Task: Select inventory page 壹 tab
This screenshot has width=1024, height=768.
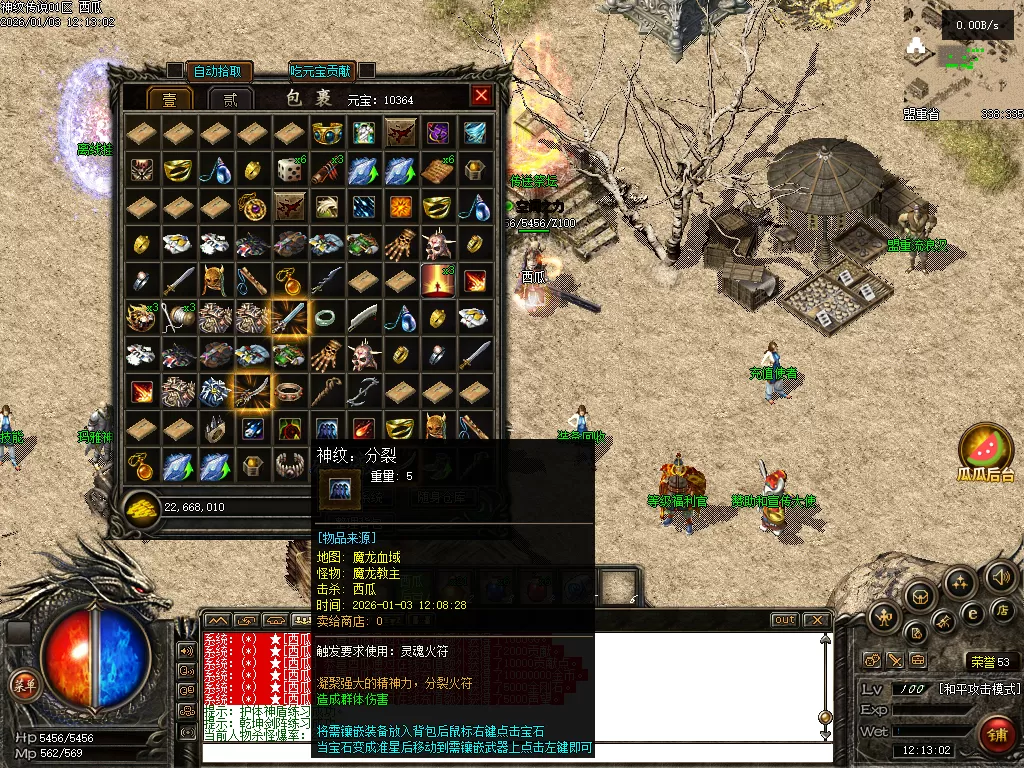Action: click(x=169, y=99)
